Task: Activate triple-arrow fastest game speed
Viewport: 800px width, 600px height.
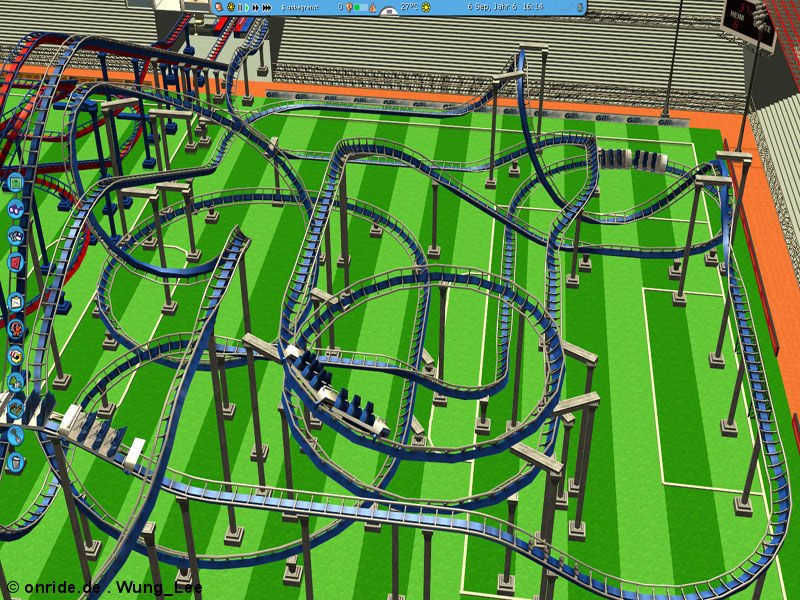Action: click(268, 7)
